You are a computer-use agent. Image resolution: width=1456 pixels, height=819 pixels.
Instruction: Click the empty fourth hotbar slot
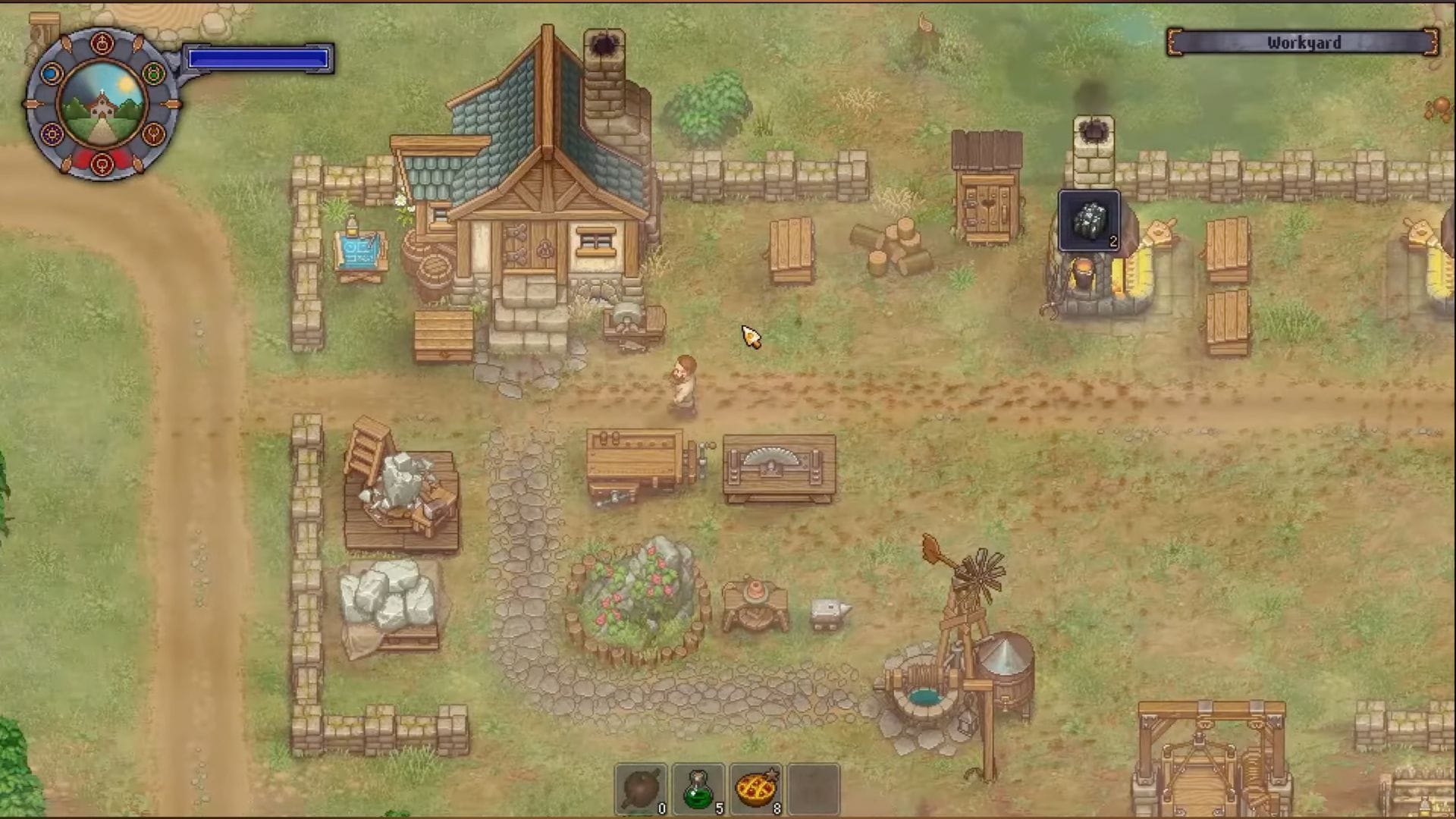812,787
